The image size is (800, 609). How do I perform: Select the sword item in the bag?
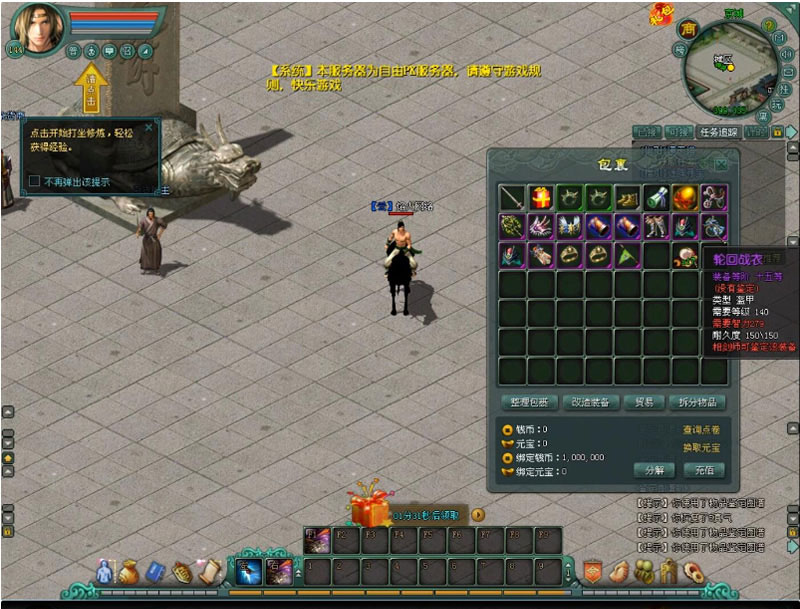pyautogui.click(x=513, y=198)
